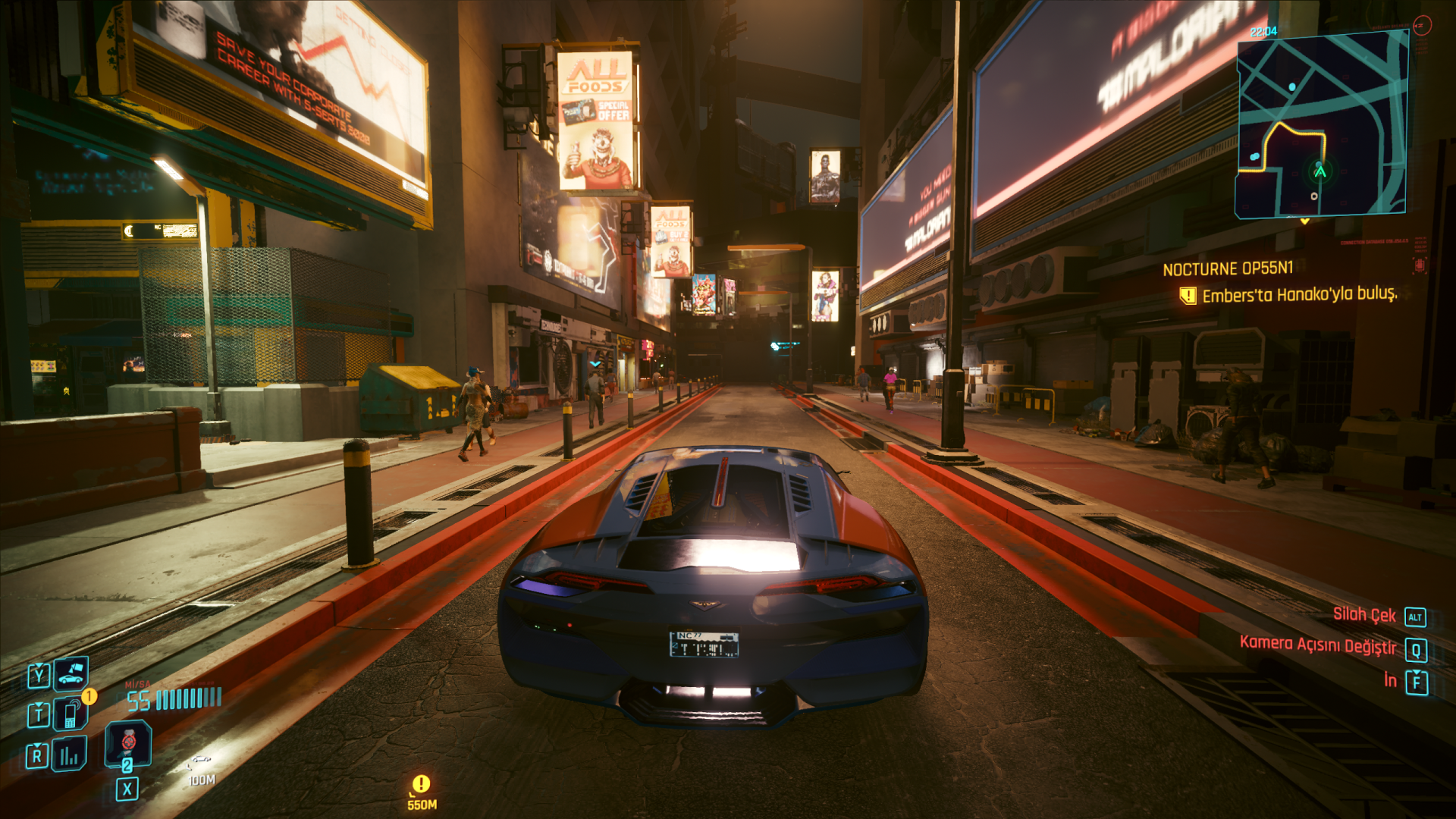Open the phone icon with notification badge
The width and height of the screenshot is (1456, 819).
71,714
